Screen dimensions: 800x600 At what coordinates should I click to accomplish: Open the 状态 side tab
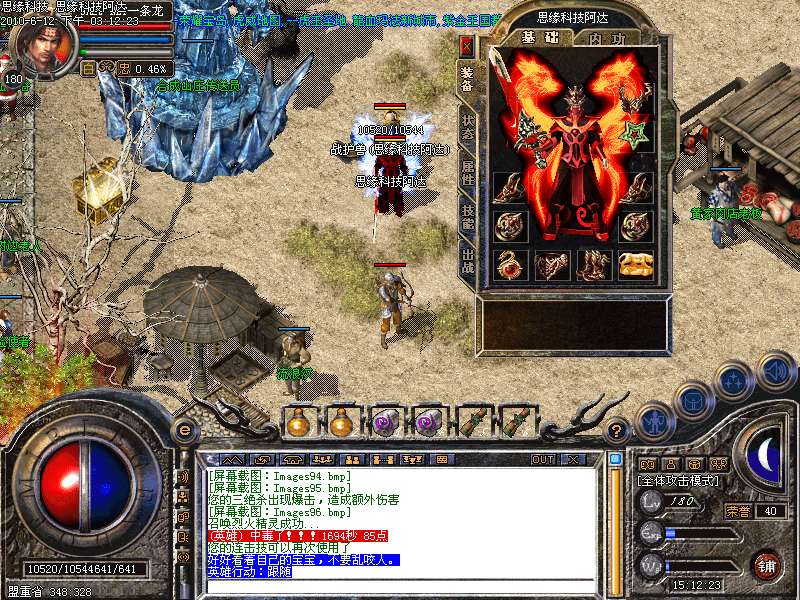(467, 127)
